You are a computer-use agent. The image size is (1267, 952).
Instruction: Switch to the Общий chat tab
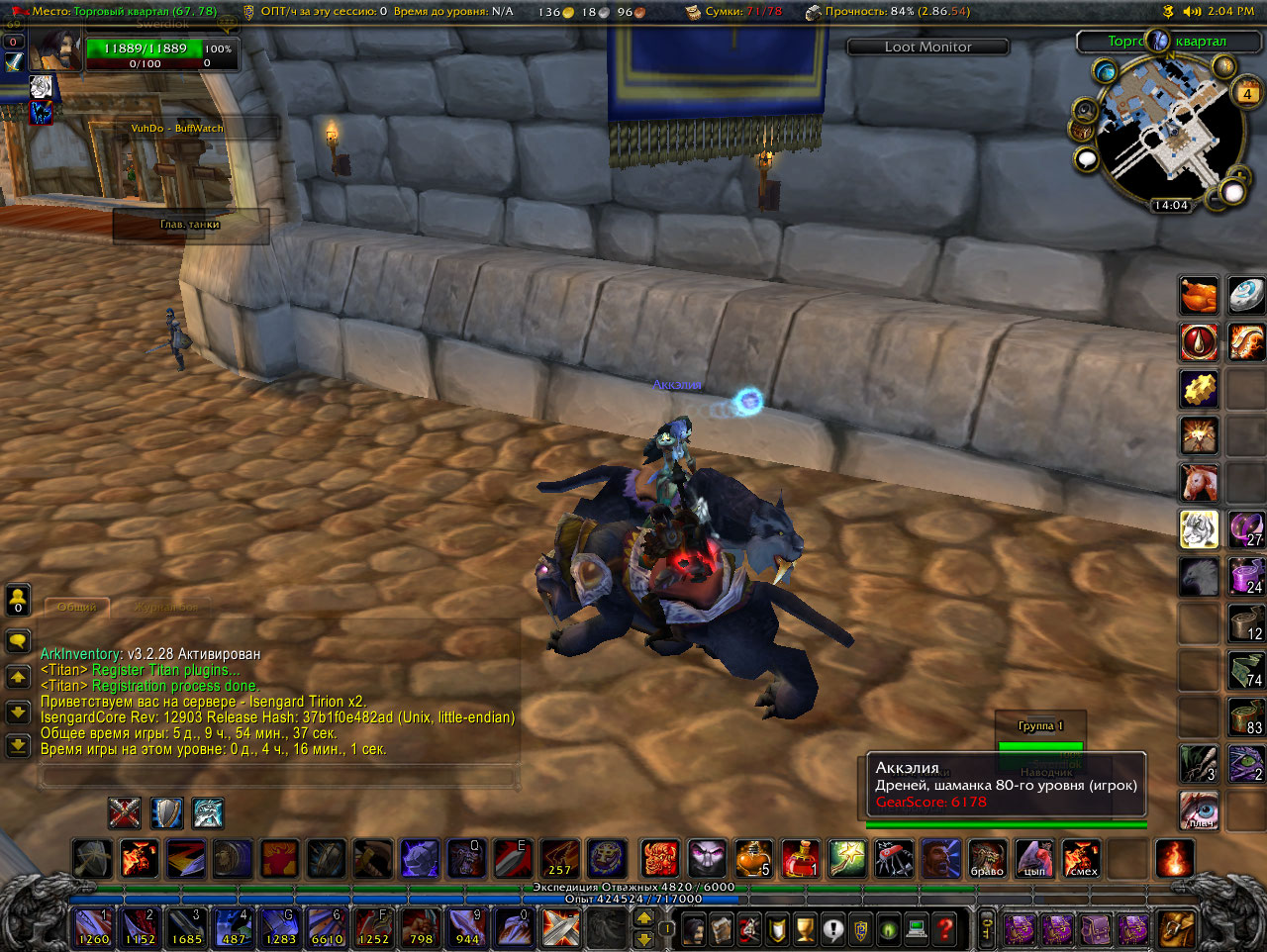tap(77, 607)
